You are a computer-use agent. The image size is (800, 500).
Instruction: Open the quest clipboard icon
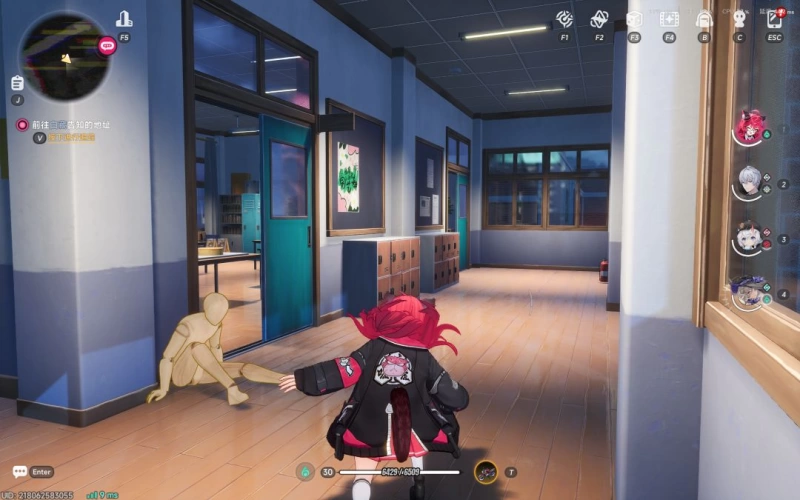17,83
